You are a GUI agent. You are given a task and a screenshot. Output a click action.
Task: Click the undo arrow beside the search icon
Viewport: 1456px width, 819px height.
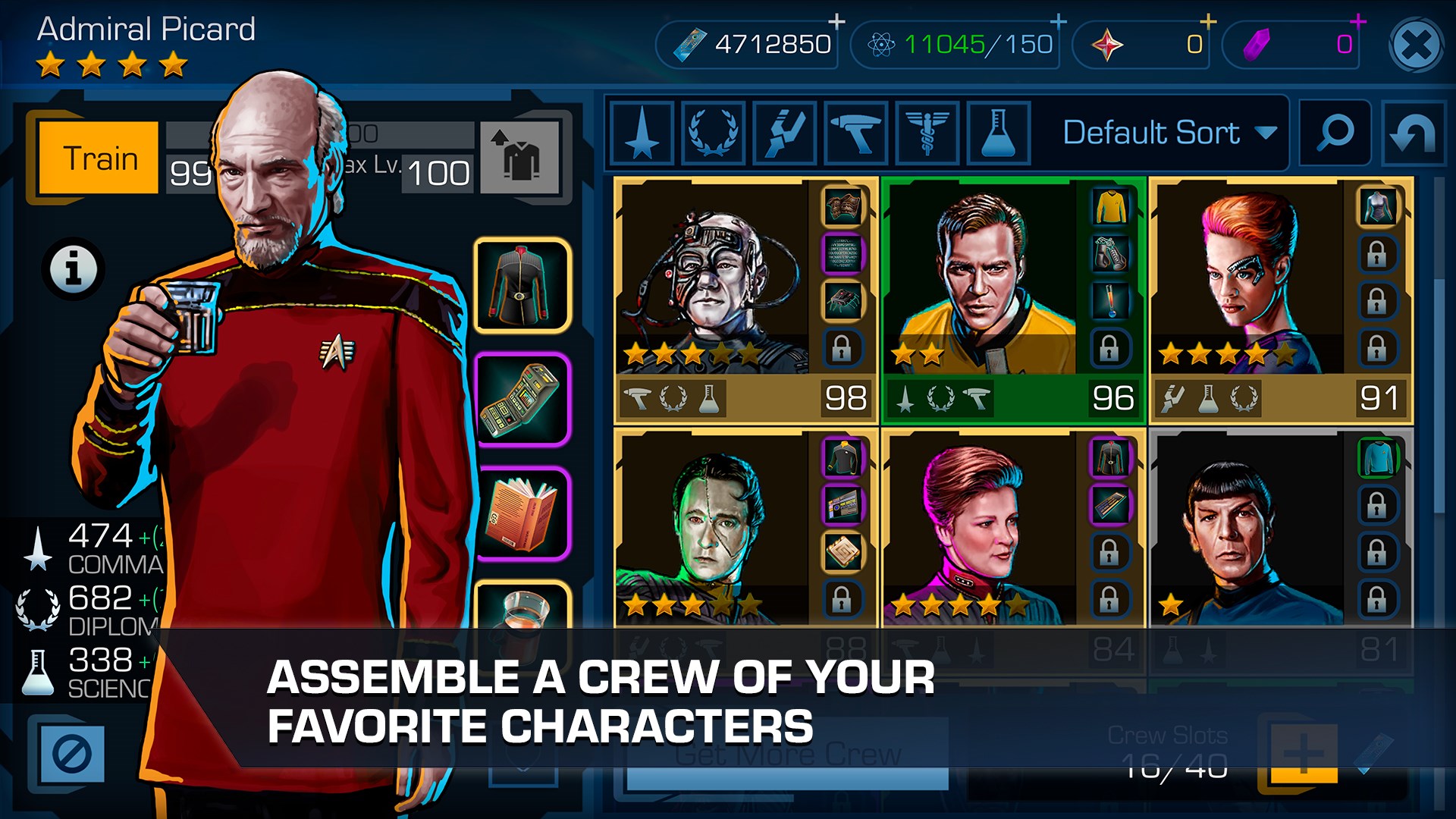[1415, 134]
